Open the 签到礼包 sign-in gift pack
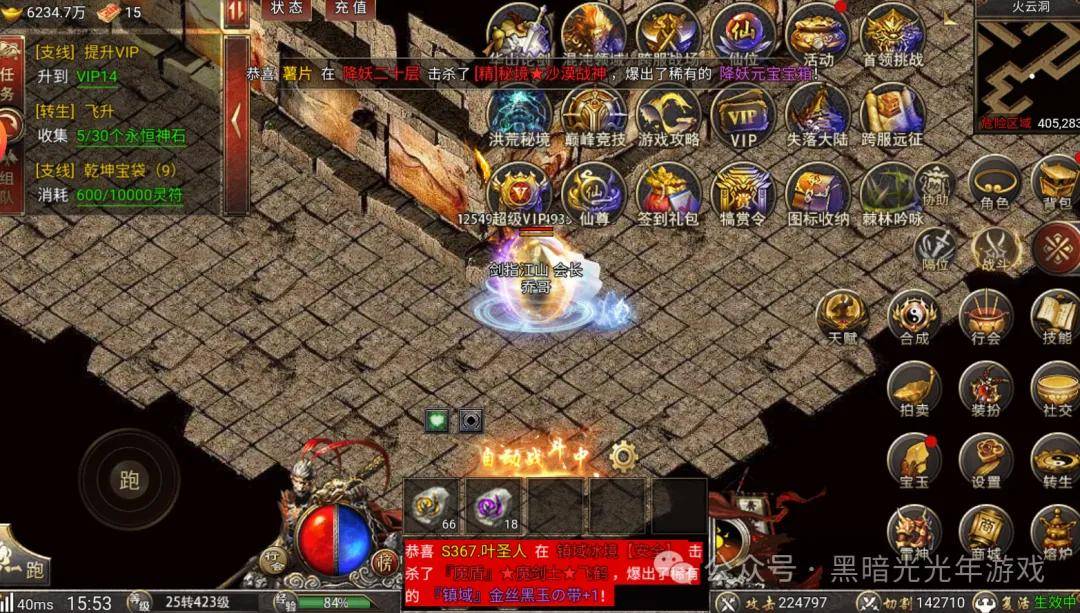This screenshot has width=1080, height=613. tap(669, 193)
